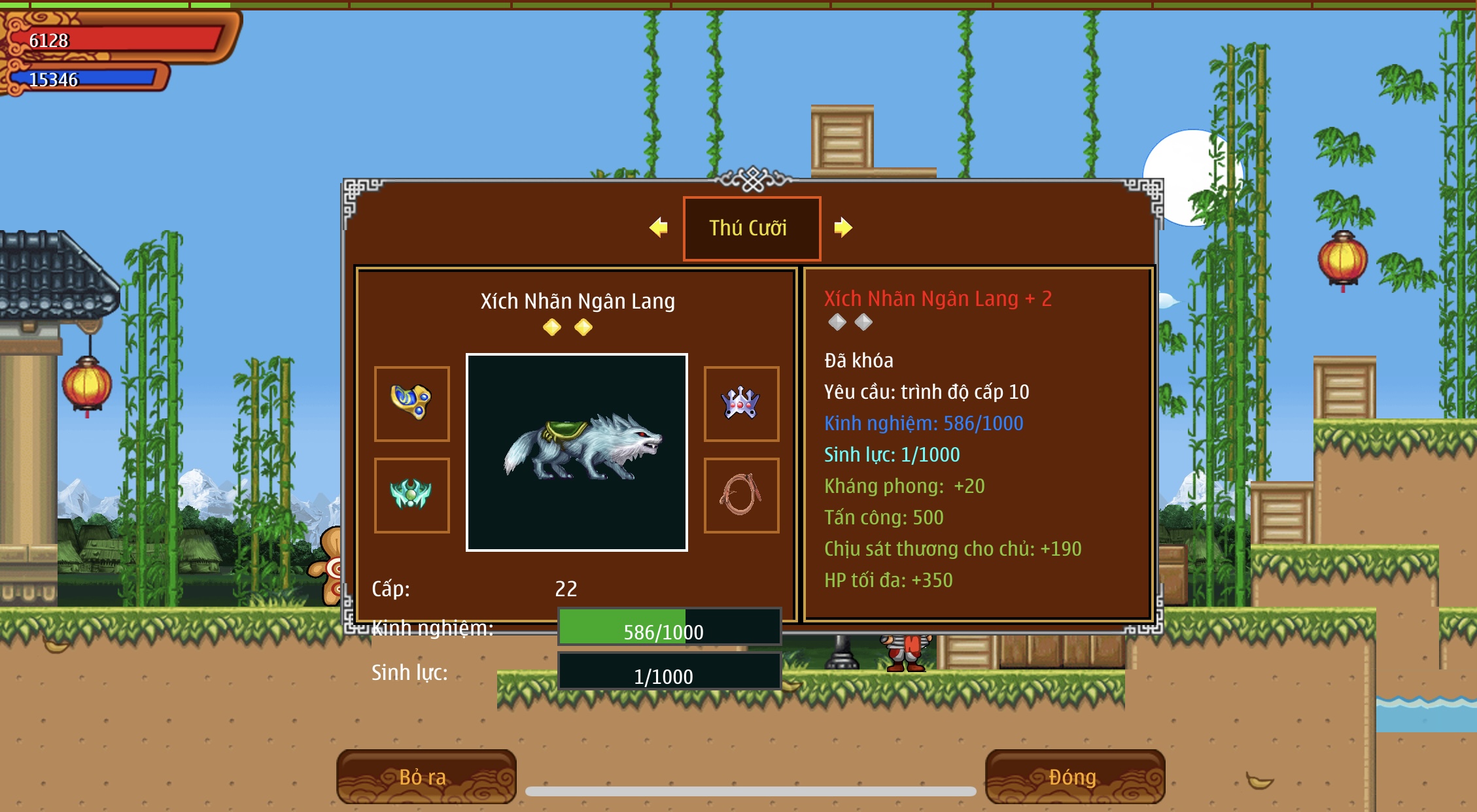Select the teal winged armor gear slot
The image size is (1477, 812).
[411, 495]
